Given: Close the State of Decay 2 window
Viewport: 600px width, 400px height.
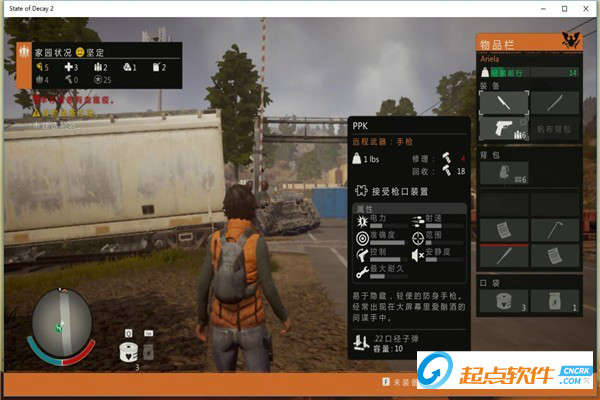Looking at the screenshot, I should click(580, 8).
